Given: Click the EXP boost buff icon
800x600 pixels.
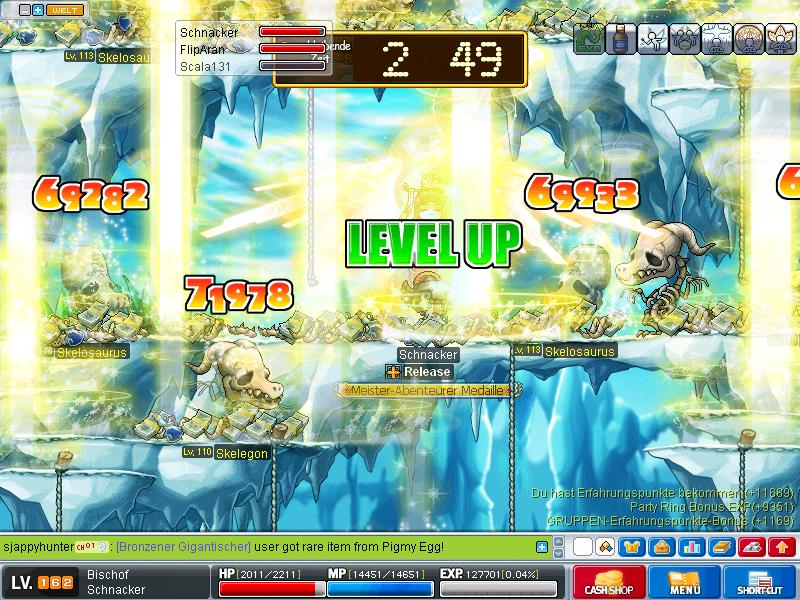Looking at the screenshot, I should pyautogui.click(x=589, y=39).
